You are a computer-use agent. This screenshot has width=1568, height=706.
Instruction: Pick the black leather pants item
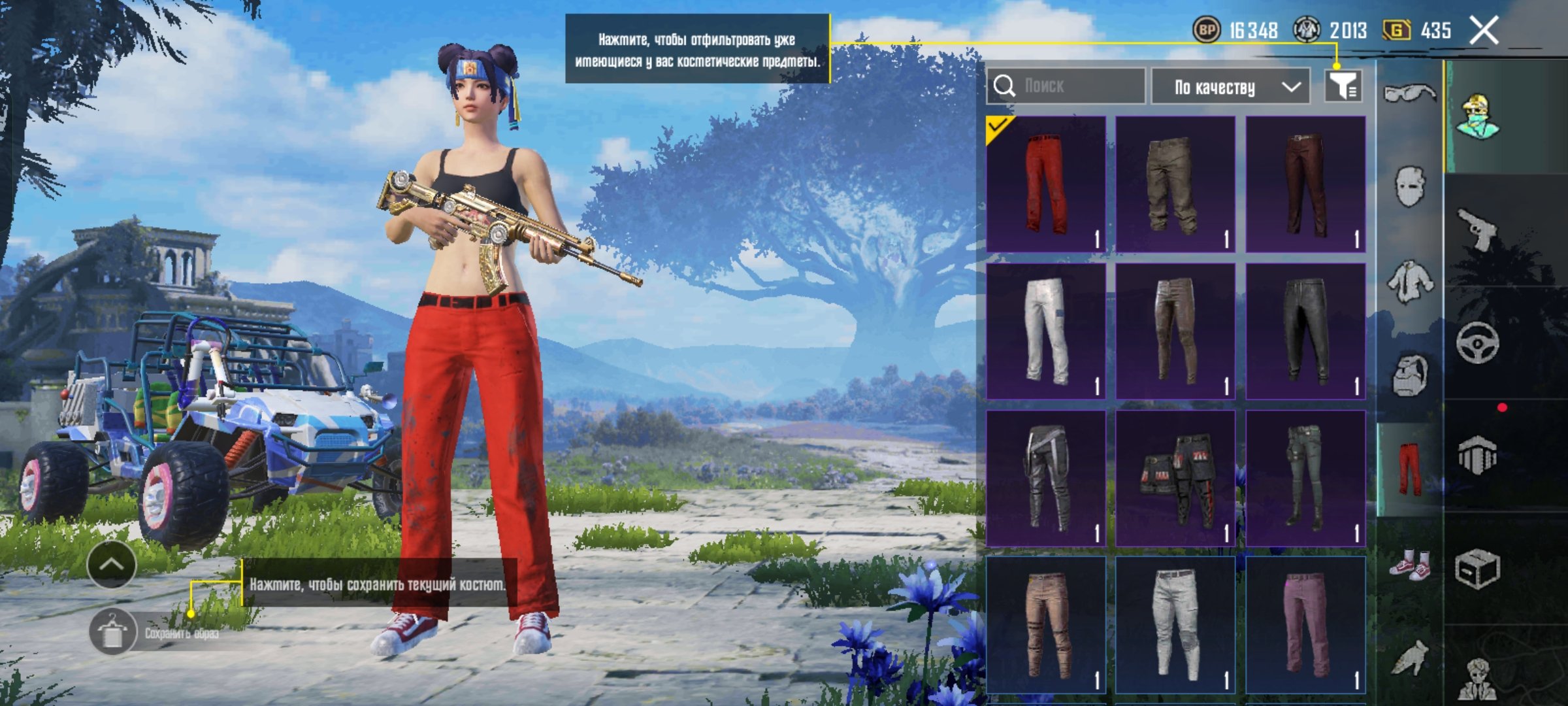pos(1305,331)
